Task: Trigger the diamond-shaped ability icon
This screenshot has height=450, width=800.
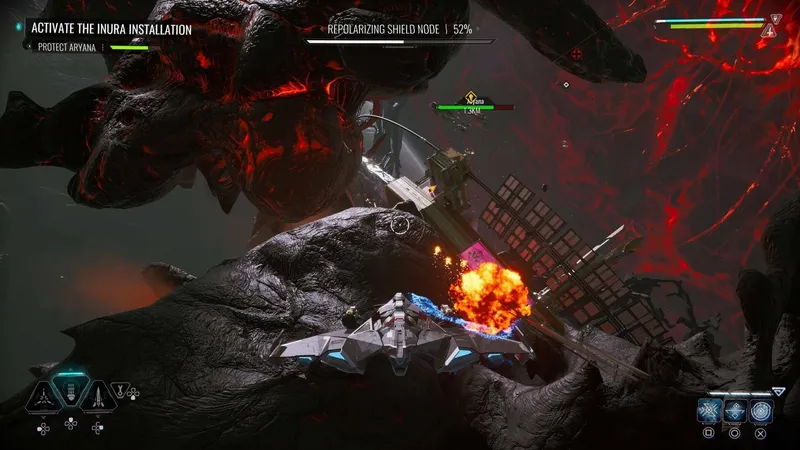Action: (735, 411)
